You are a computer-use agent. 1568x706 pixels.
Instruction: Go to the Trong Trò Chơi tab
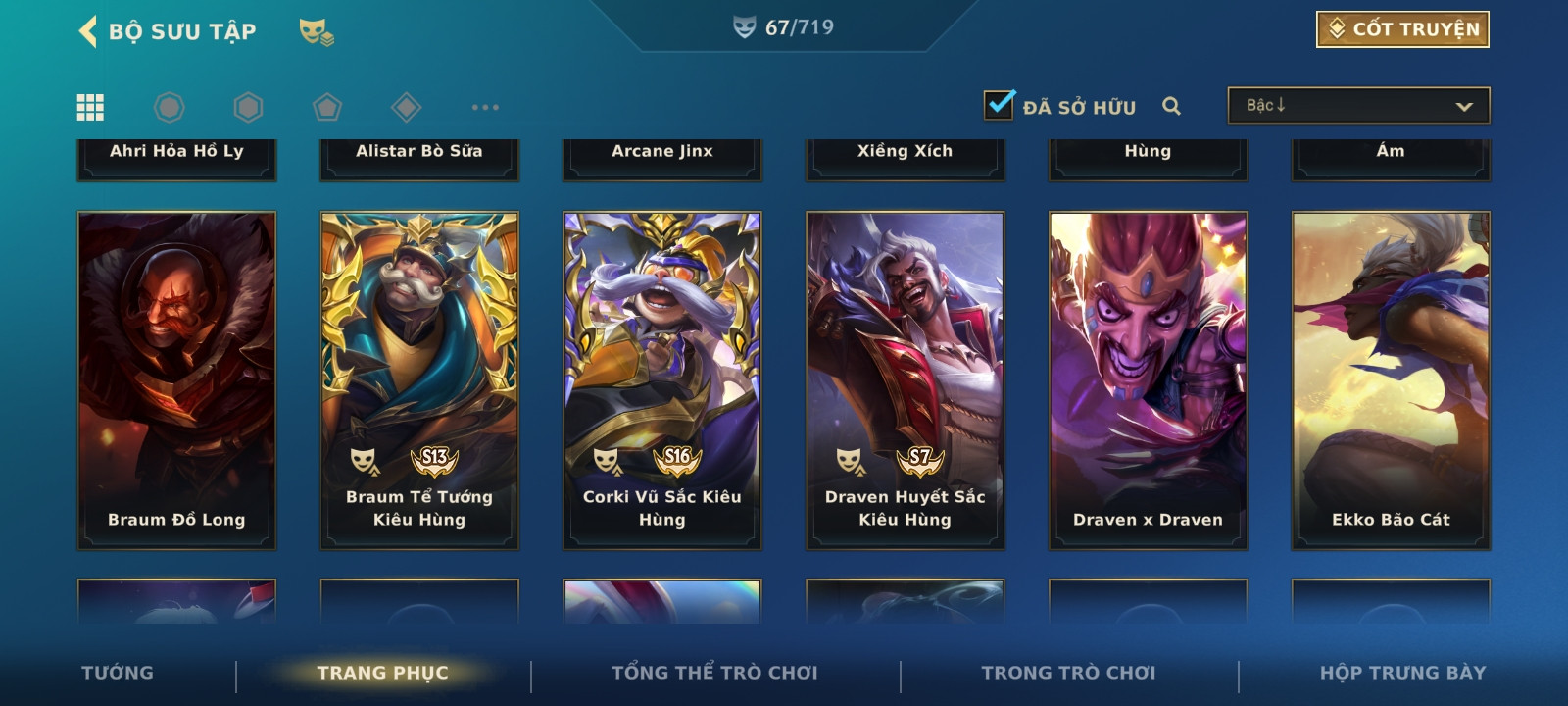1068,673
